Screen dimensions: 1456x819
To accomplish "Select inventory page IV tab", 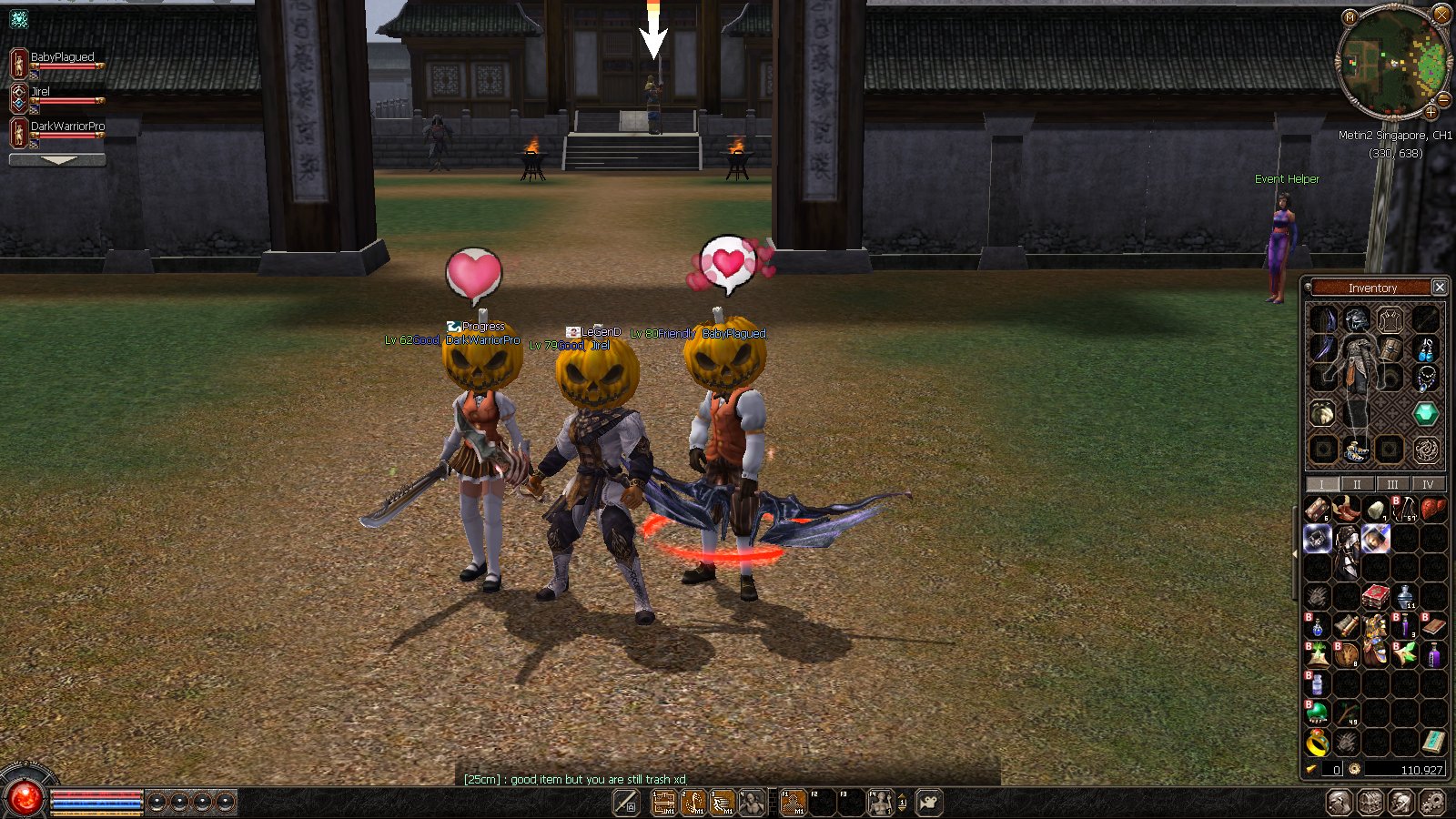I will pyautogui.click(x=1428, y=484).
